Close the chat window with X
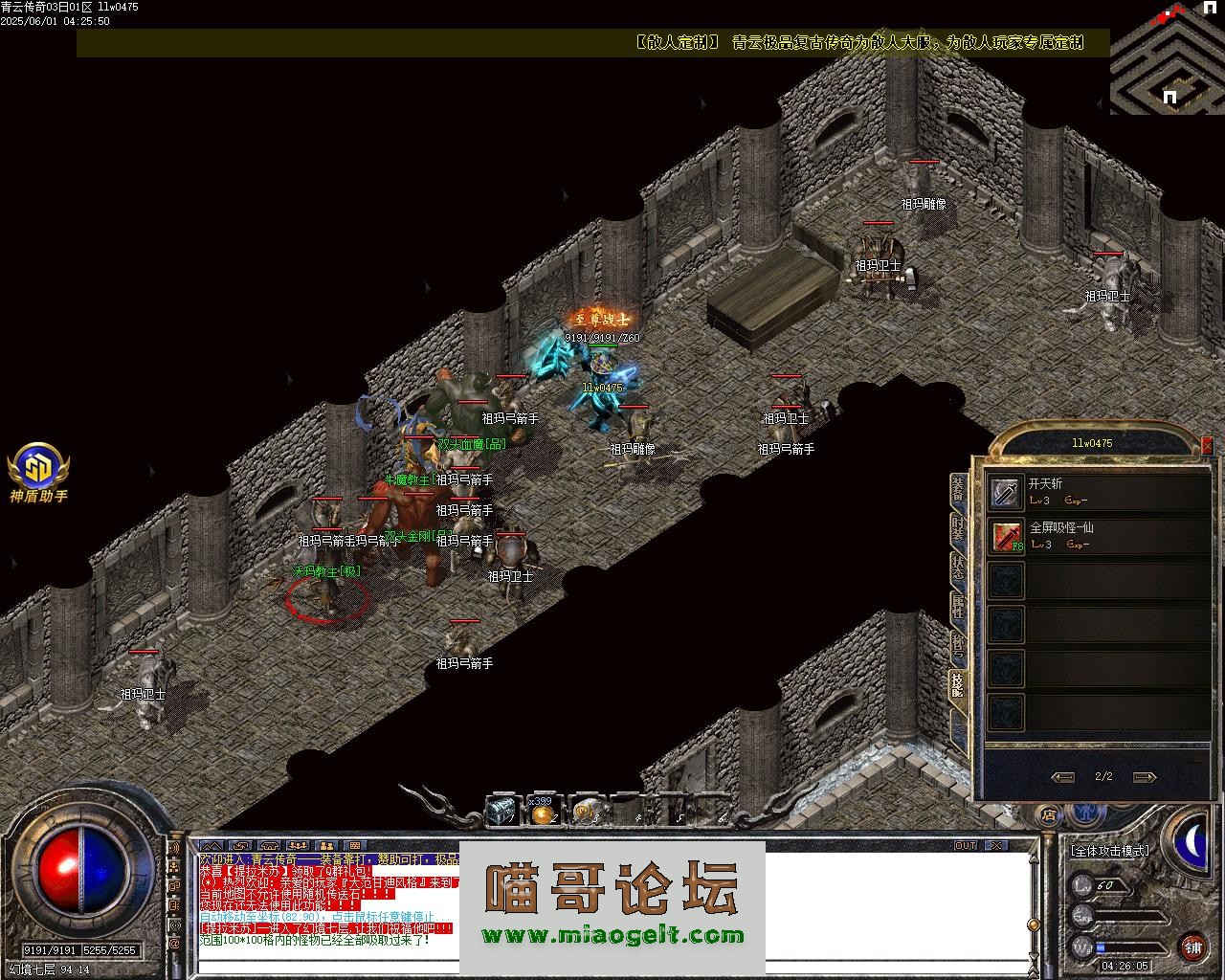This screenshot has width=1225, height=980. [996, 846]
